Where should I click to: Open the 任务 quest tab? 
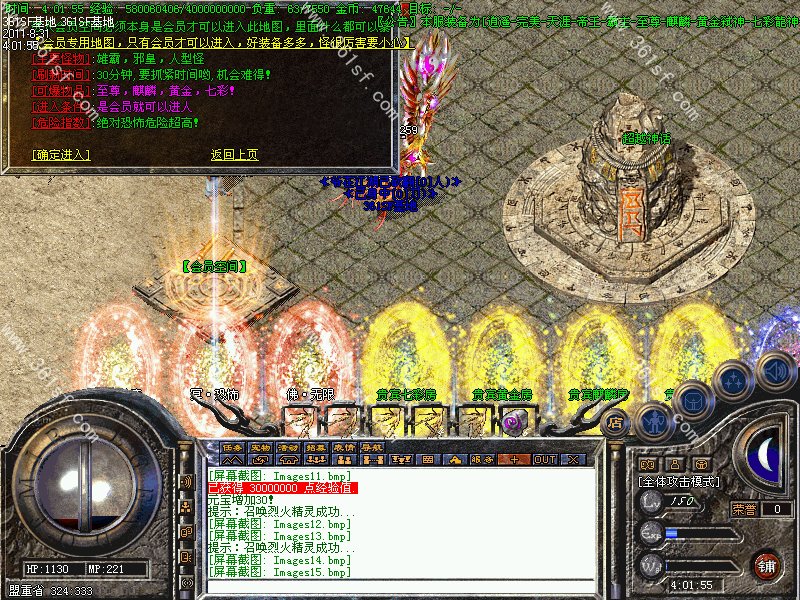tap(233, 447)
